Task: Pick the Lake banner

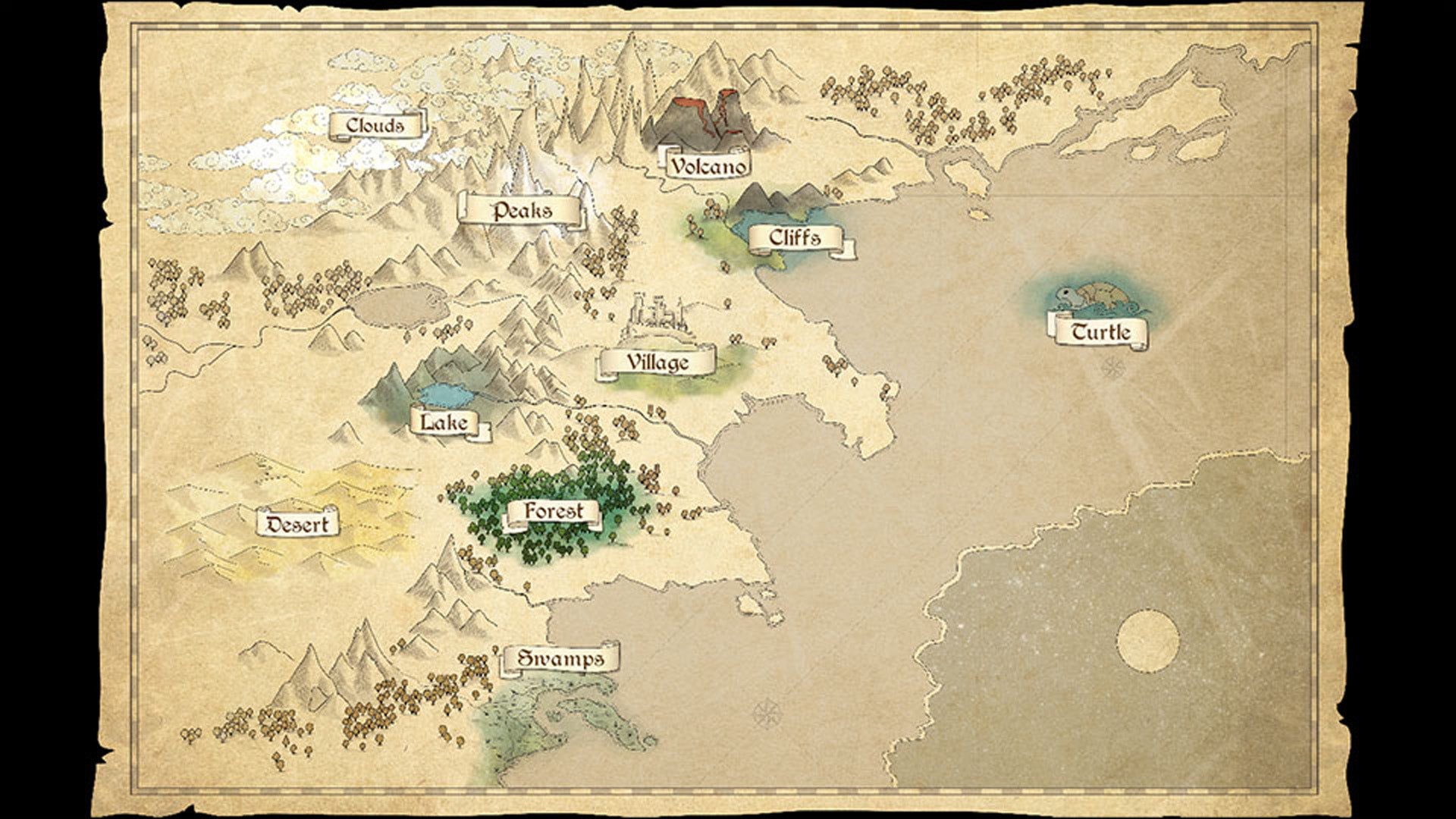Action: (444, 422)
